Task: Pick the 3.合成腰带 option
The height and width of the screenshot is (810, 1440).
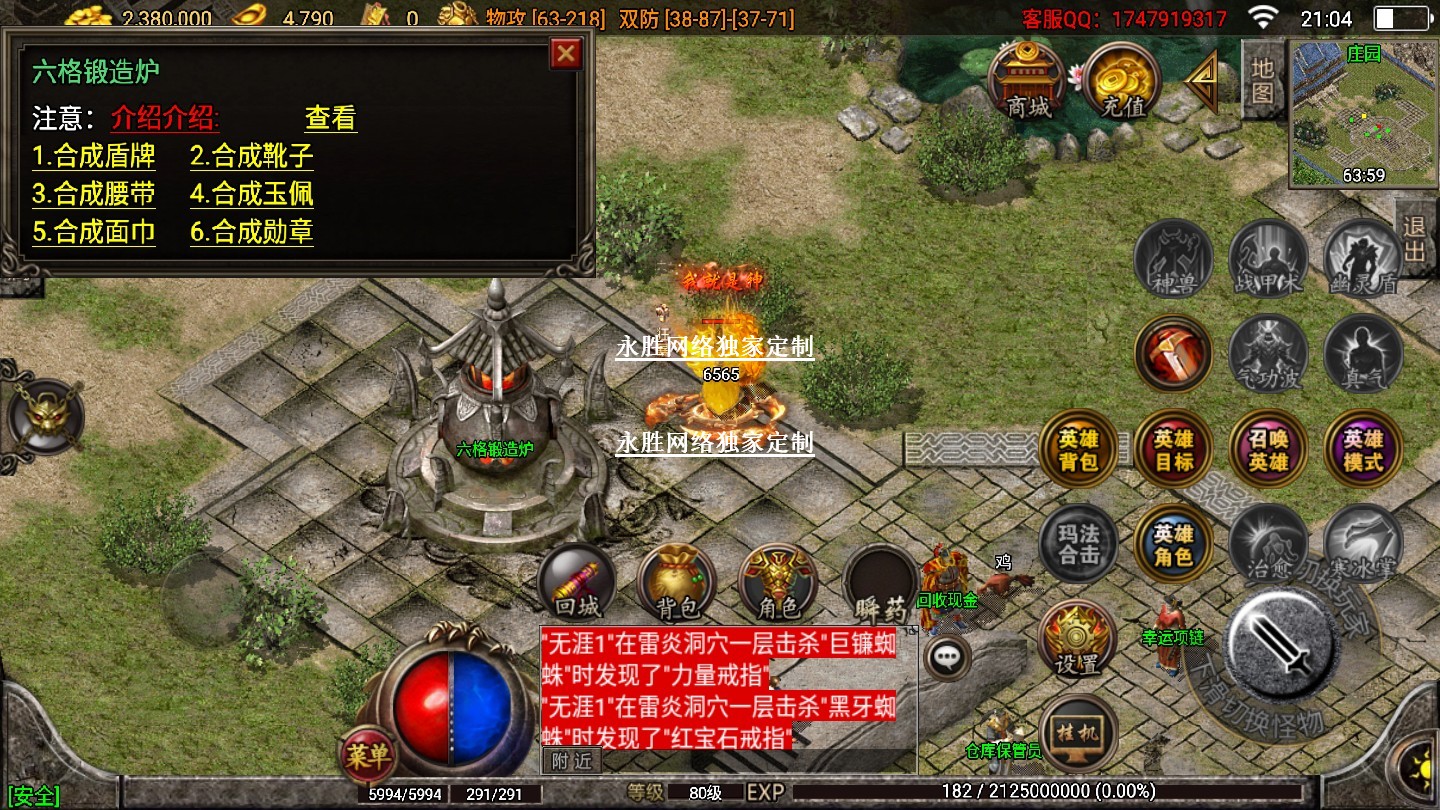Action: pyautogui.click(x=93, y=194)
